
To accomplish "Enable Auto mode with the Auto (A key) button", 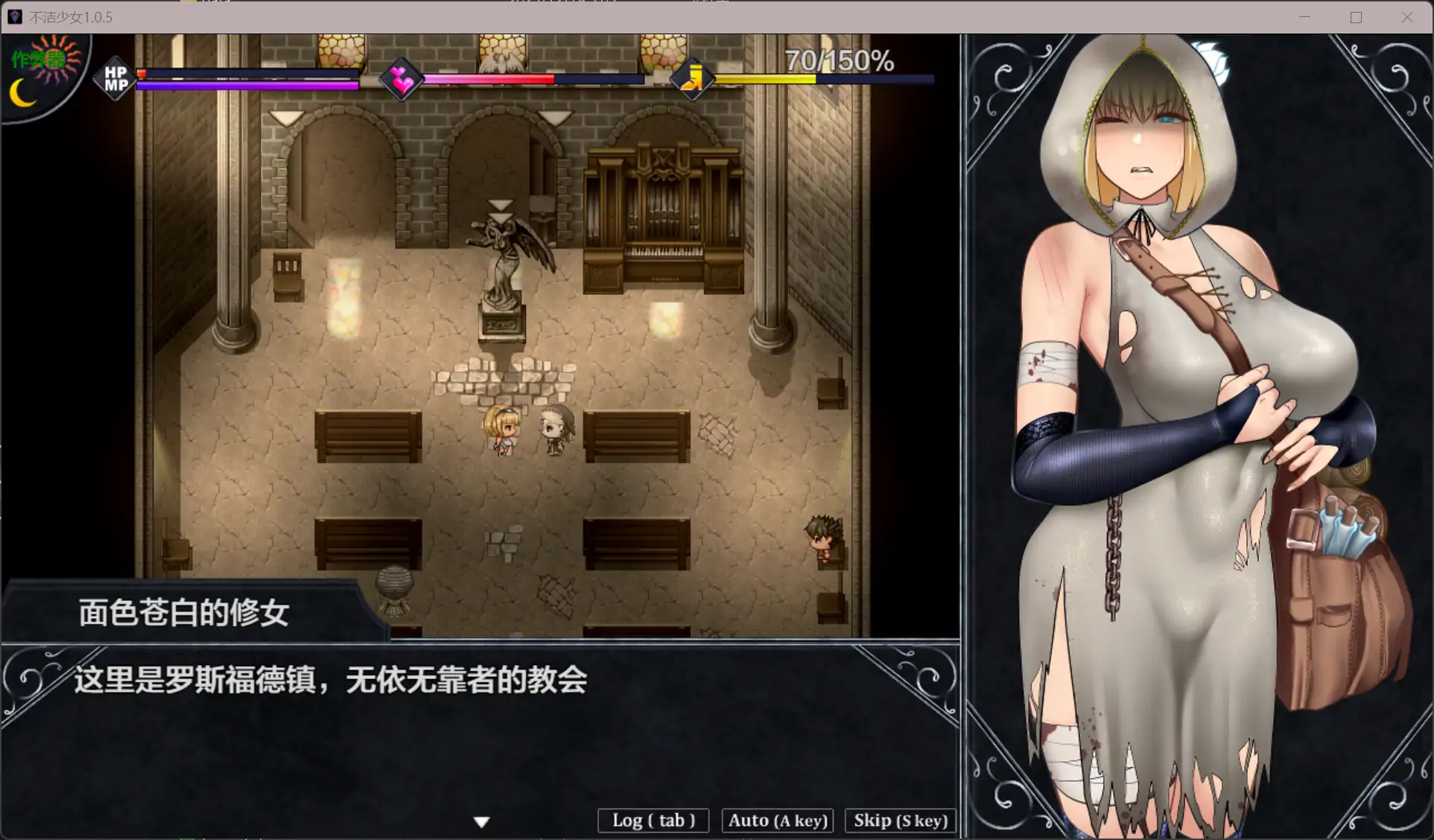I will (777, 820).
